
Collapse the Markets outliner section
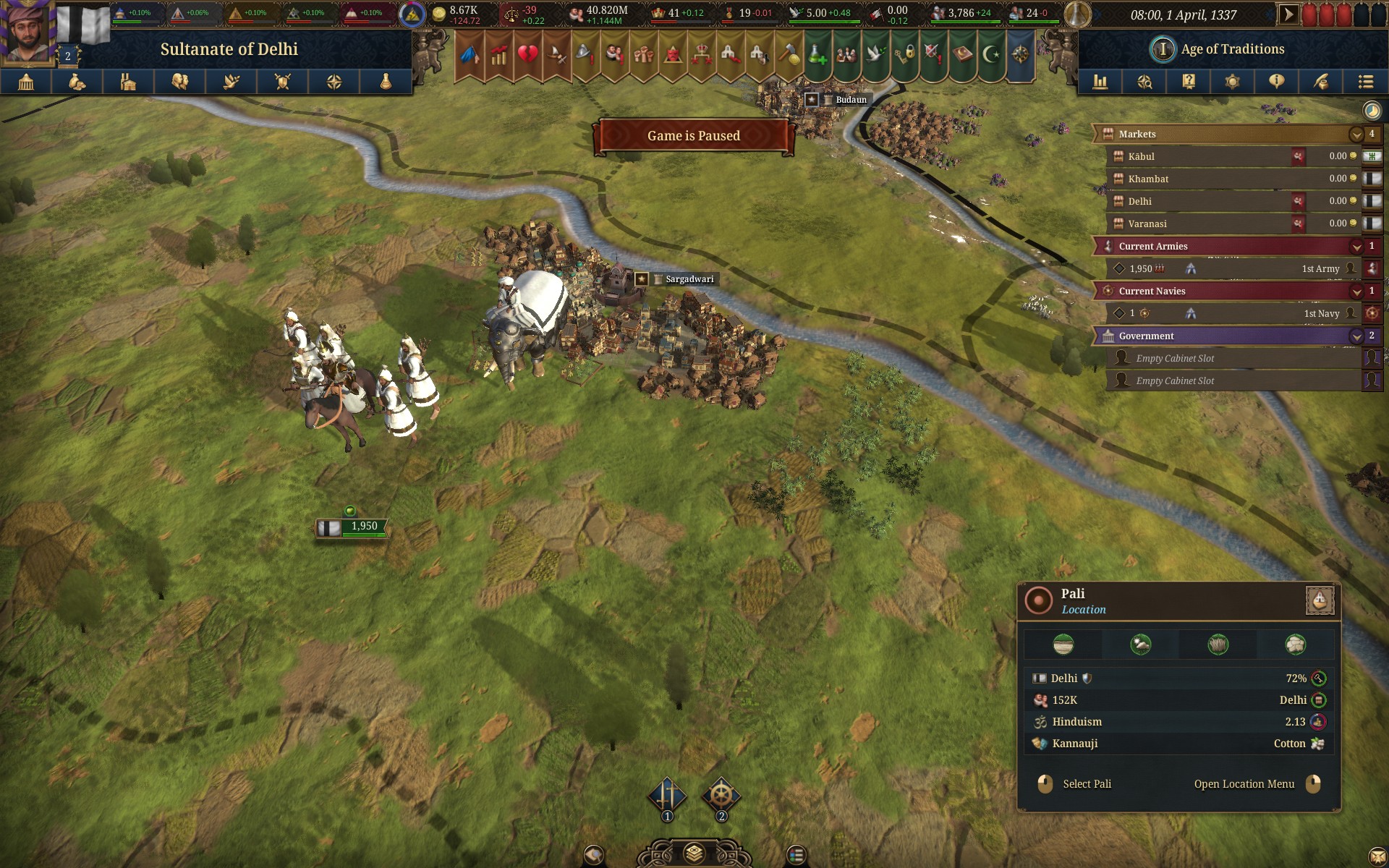pos(1356,135)
